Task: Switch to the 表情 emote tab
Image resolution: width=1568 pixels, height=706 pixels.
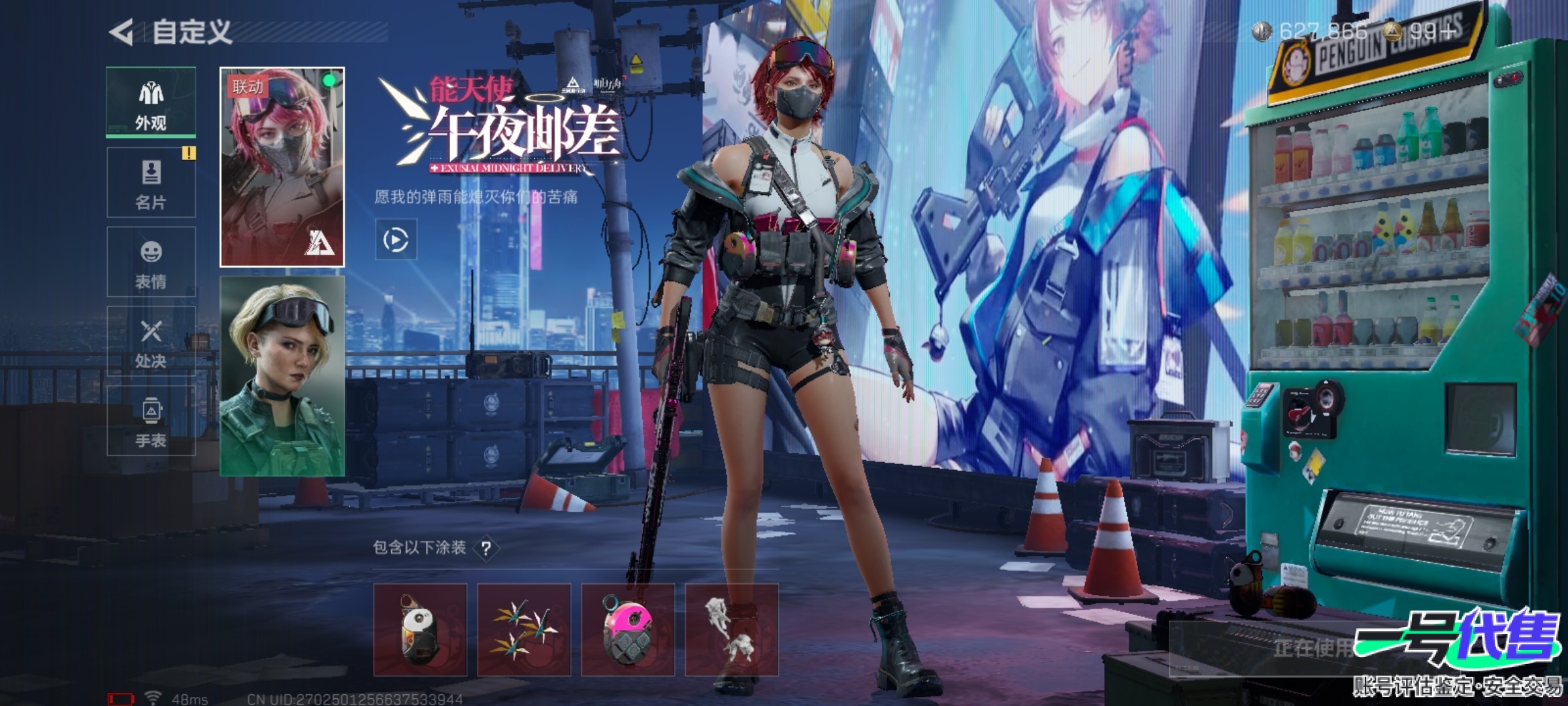Action: coord(151,263)
